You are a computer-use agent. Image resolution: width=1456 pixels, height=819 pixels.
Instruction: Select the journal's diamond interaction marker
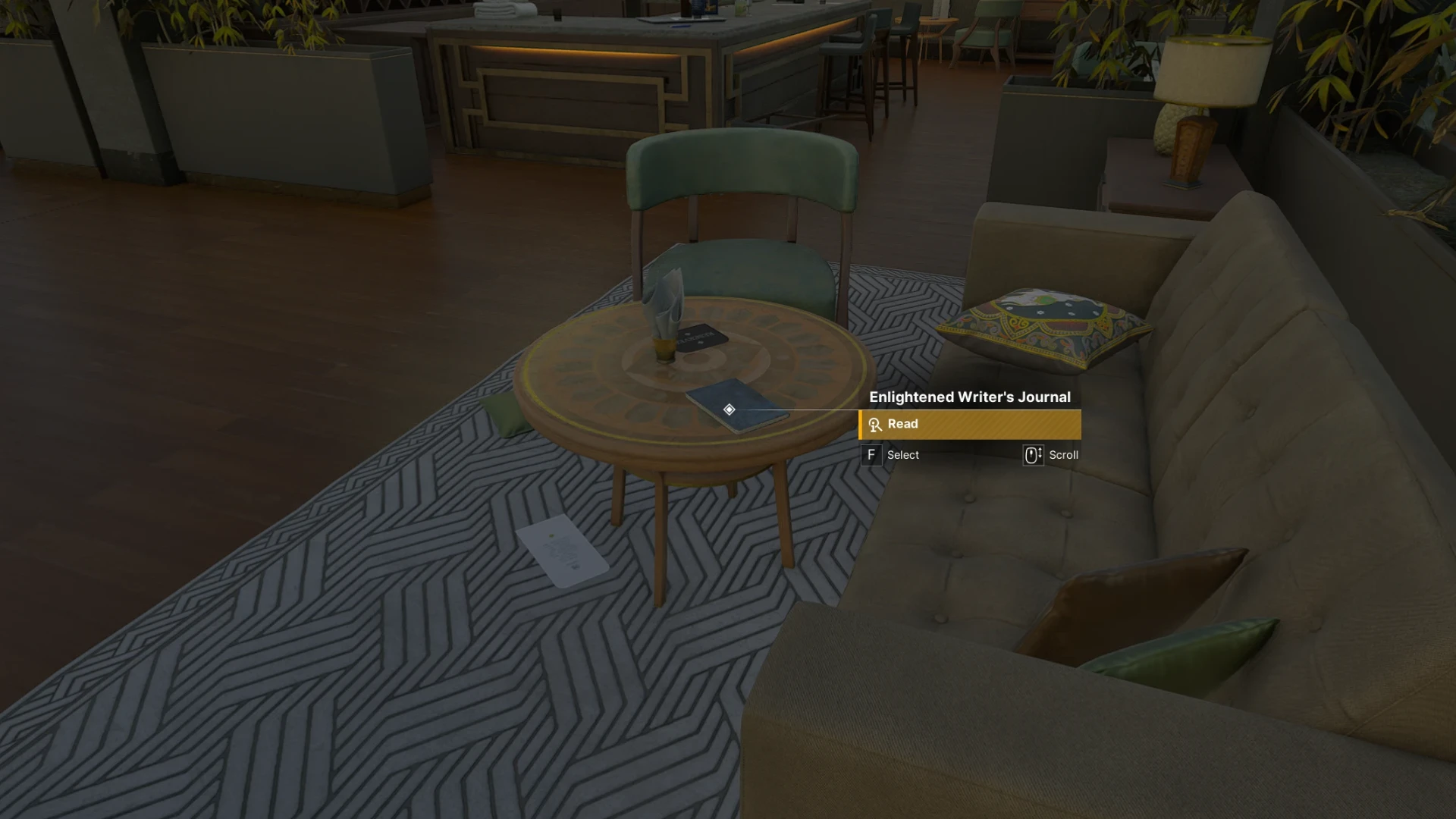729,409
